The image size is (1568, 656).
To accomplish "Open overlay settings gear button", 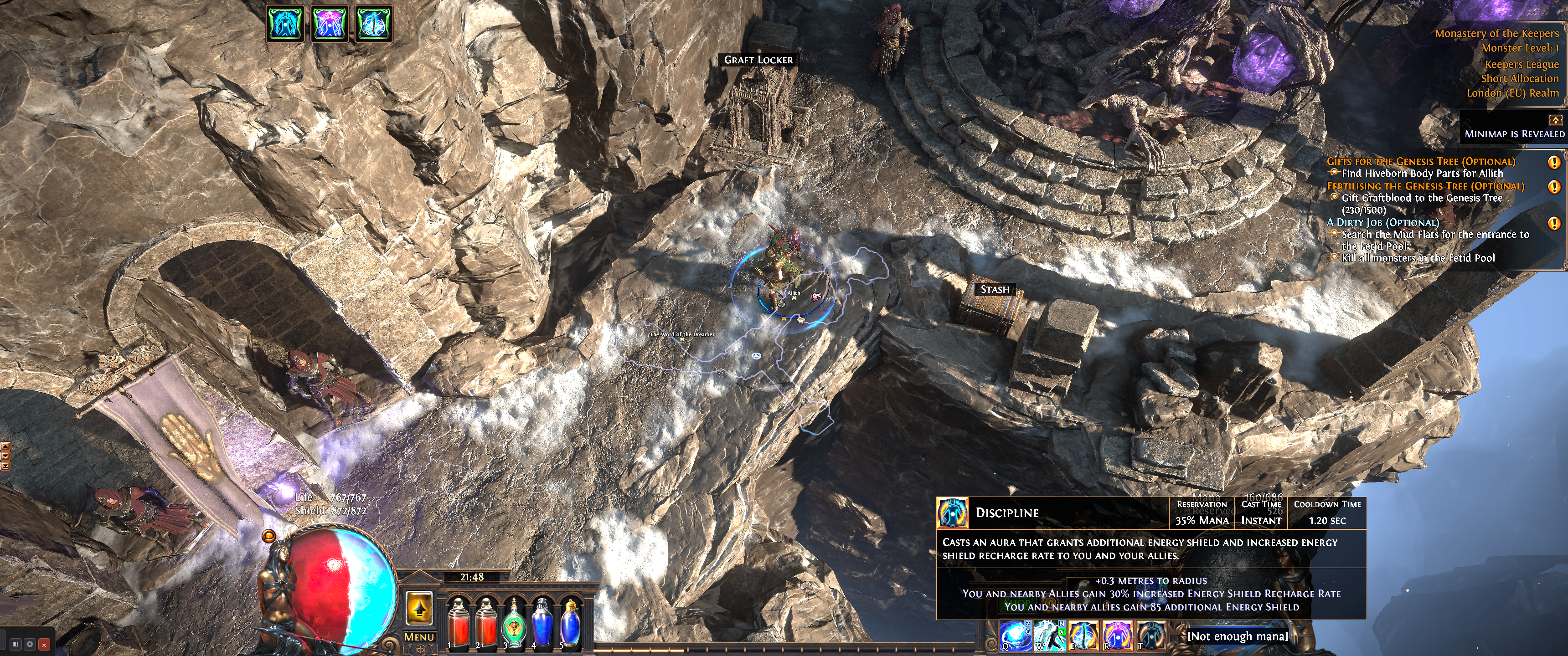I will click(30, 644).
